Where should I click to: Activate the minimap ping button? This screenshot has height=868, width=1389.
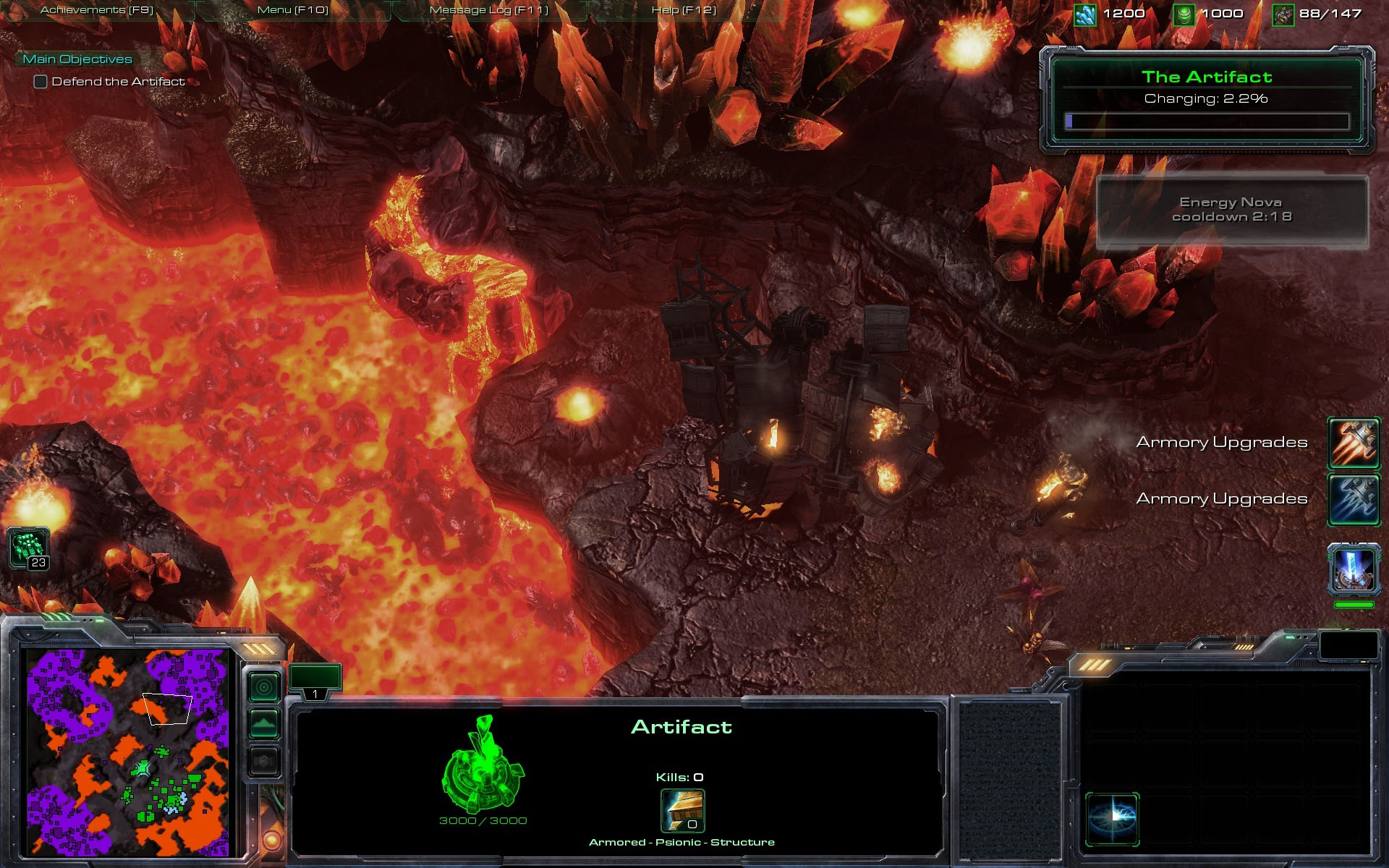pyautogui.click(x=264, y=686)
